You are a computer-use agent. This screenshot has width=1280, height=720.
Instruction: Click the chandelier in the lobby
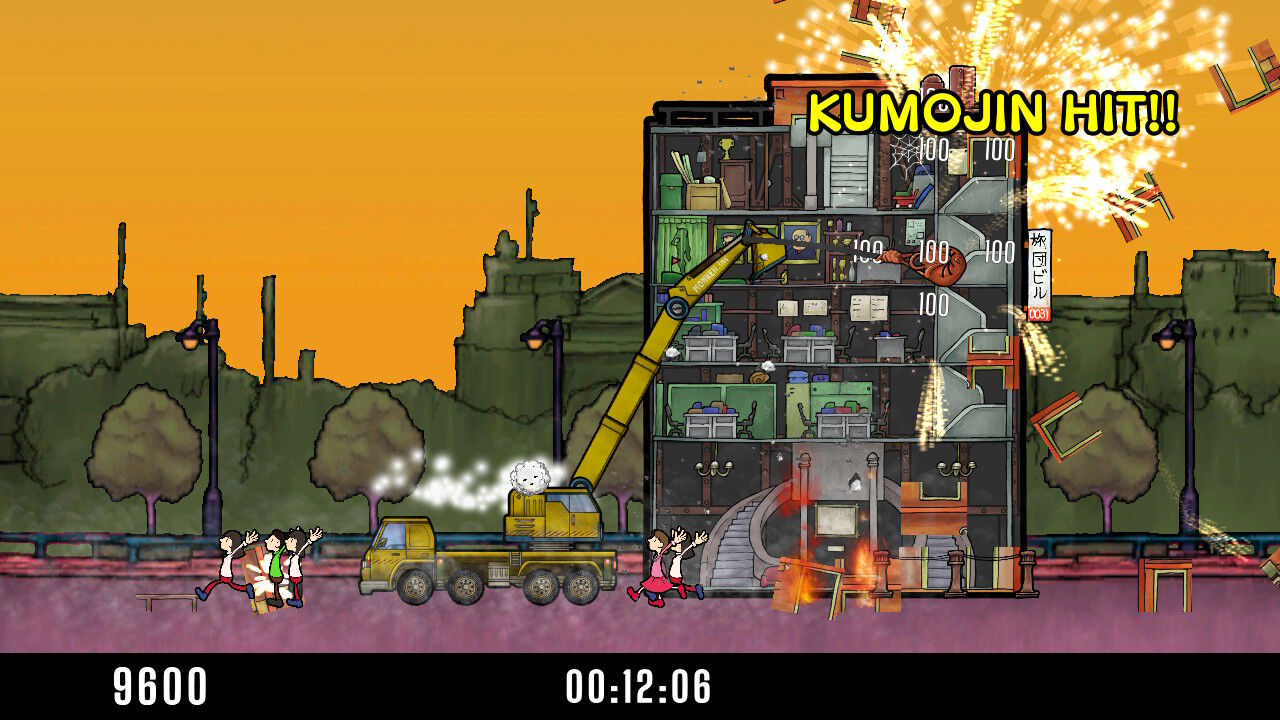coord(714,468)
